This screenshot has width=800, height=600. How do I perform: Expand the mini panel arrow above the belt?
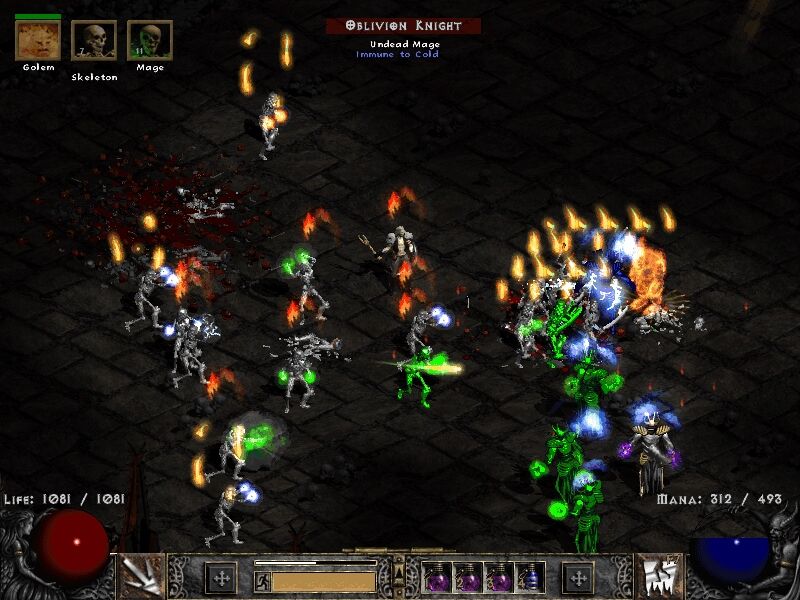[x=400, y=570]
